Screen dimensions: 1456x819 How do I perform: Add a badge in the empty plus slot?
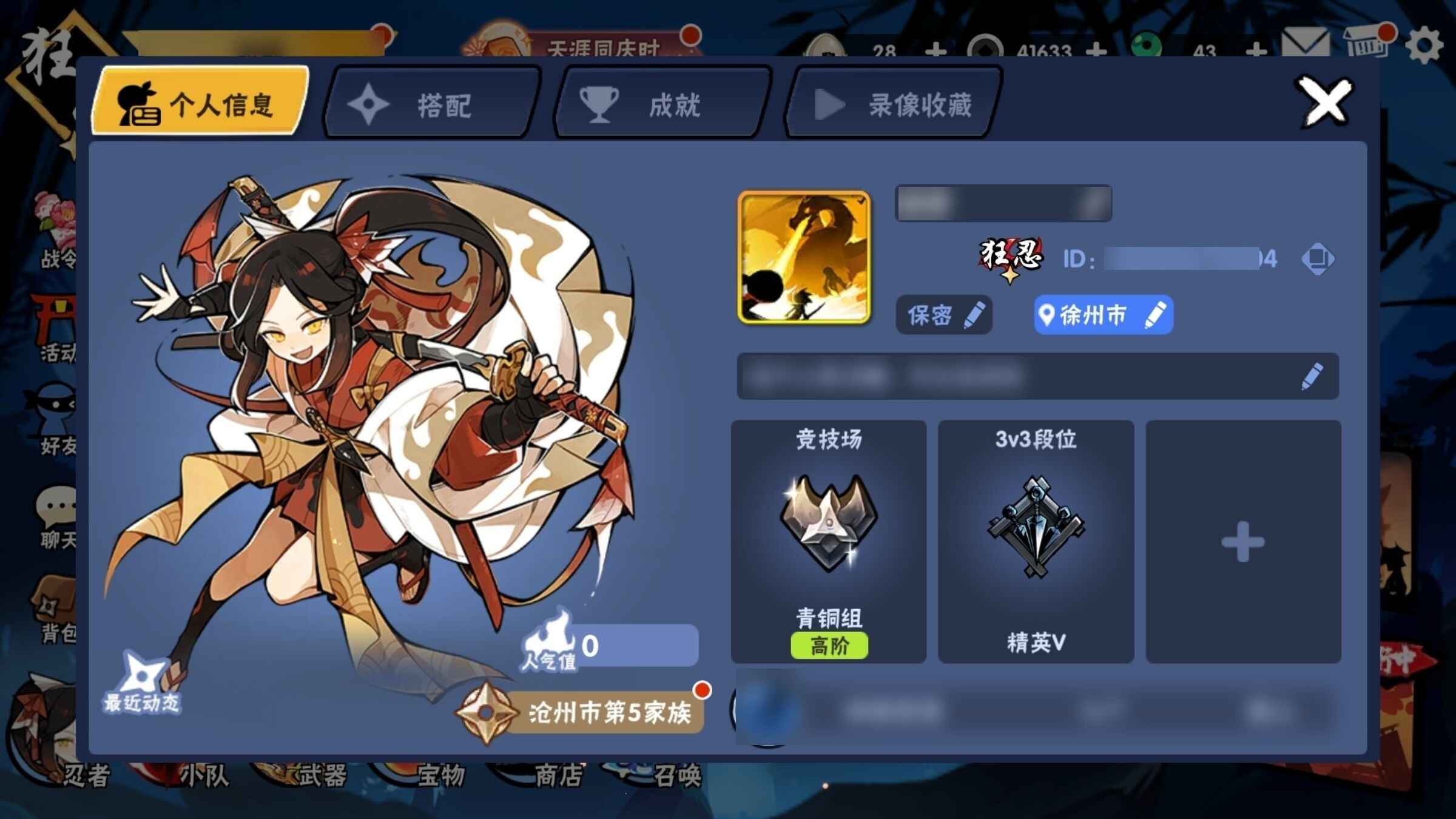pos(1243,541)
